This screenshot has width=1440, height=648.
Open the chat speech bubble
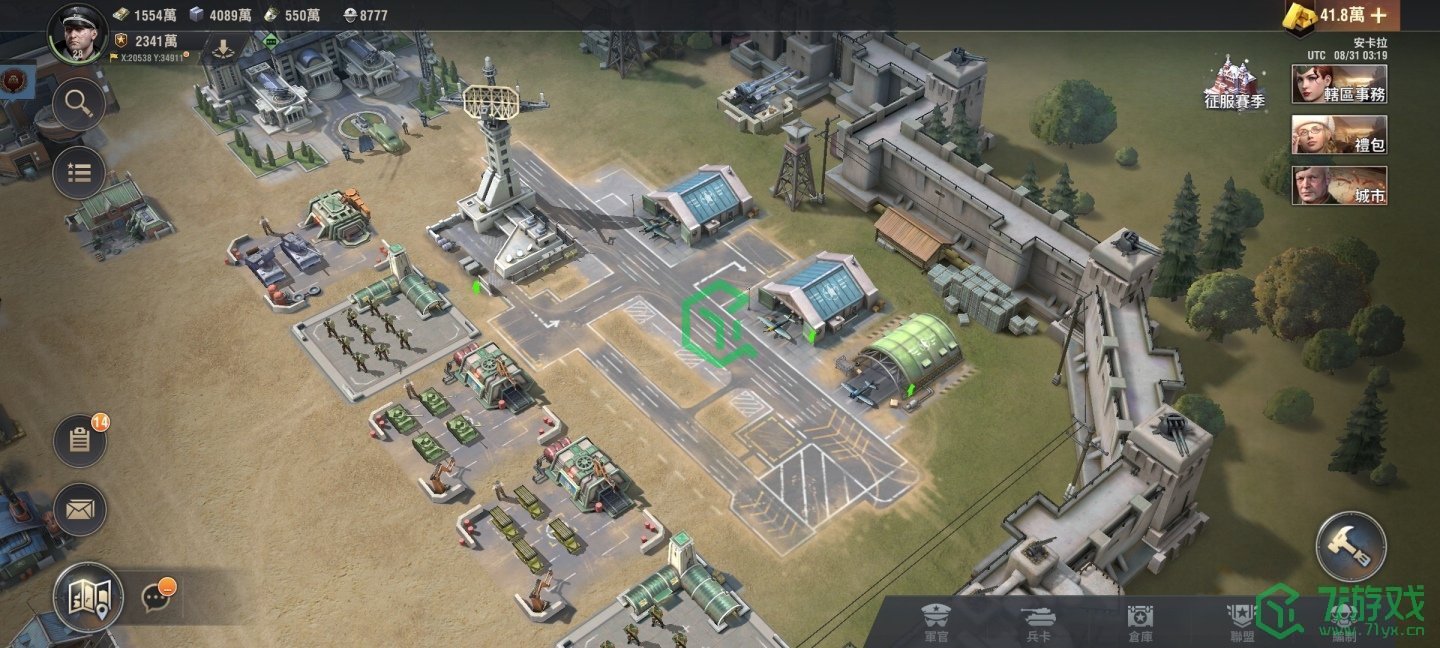(x=155, y=597)
